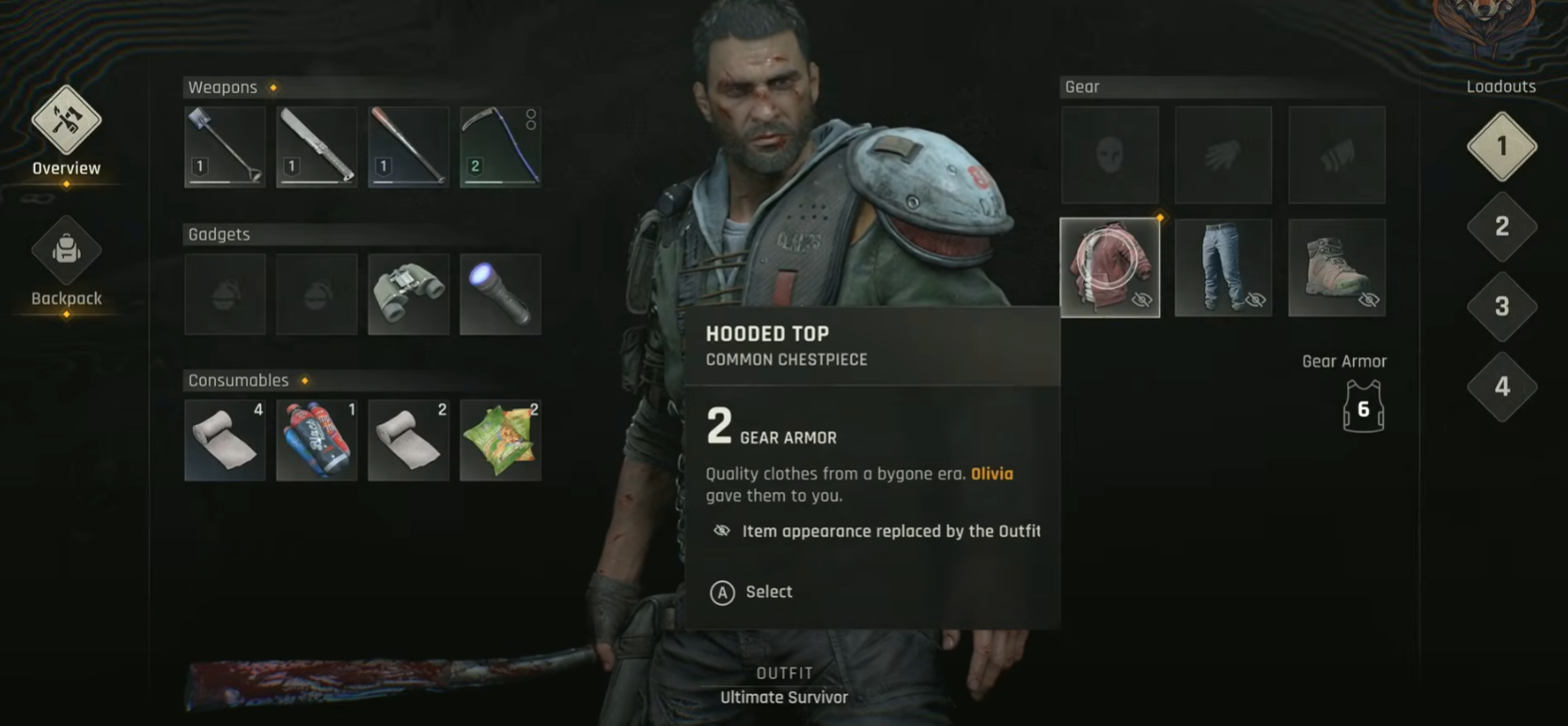Pick the bow weapon slot
This screenshot has height=726, width=1568.
click(x=500, y=147)
